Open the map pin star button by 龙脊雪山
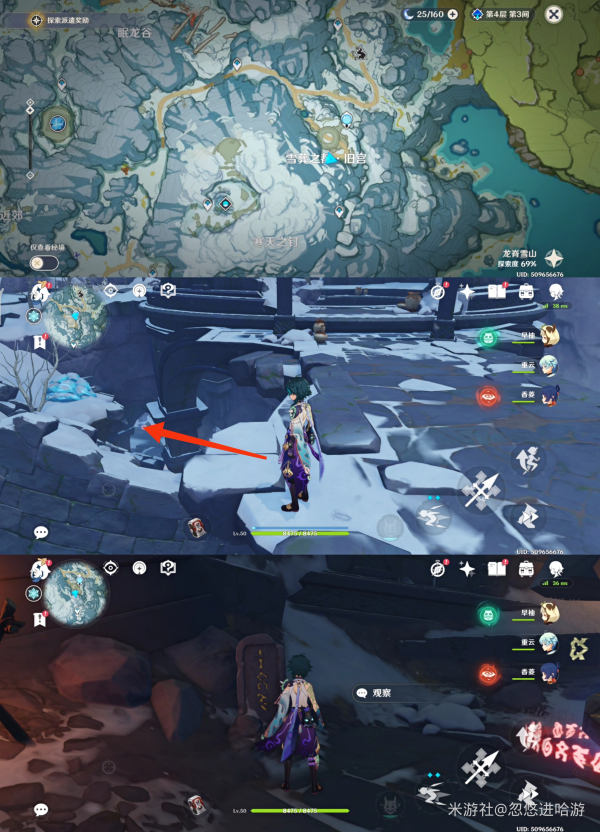The height and width of the screenshot is (832, 600). click(x=555, y=258)
